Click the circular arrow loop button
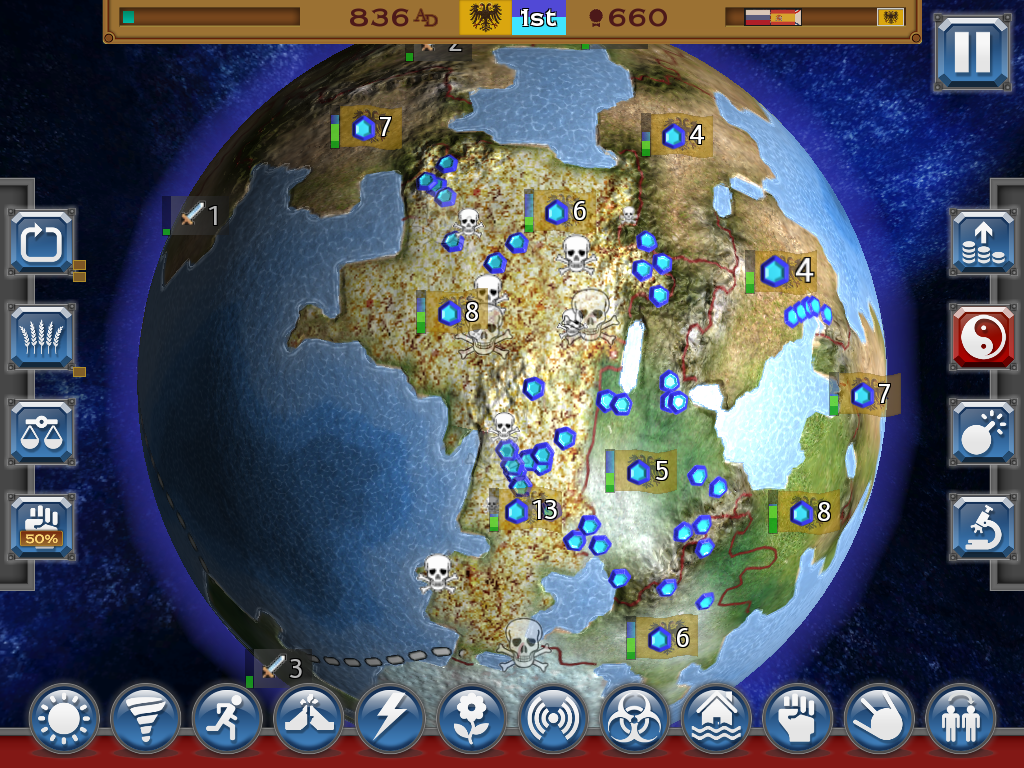Viewport: 1024px width, 768px height. (x=42, y=242)
